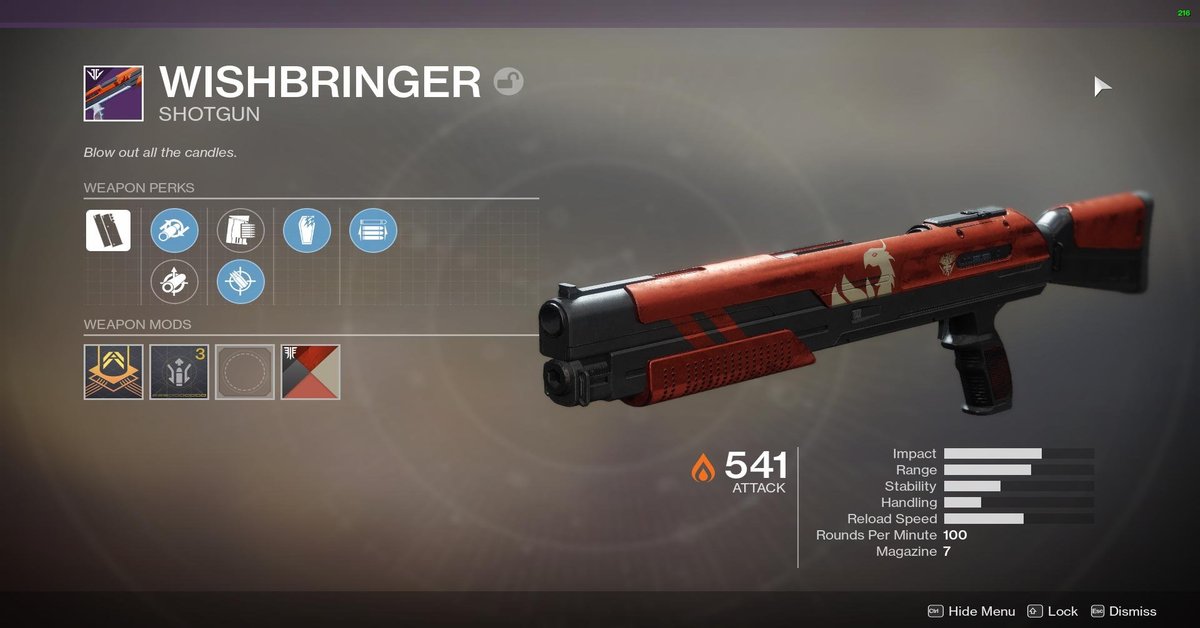1200x628 pixels.
Task: Choose the unselected magazine perk icon
Action: (x=241, y=231)
